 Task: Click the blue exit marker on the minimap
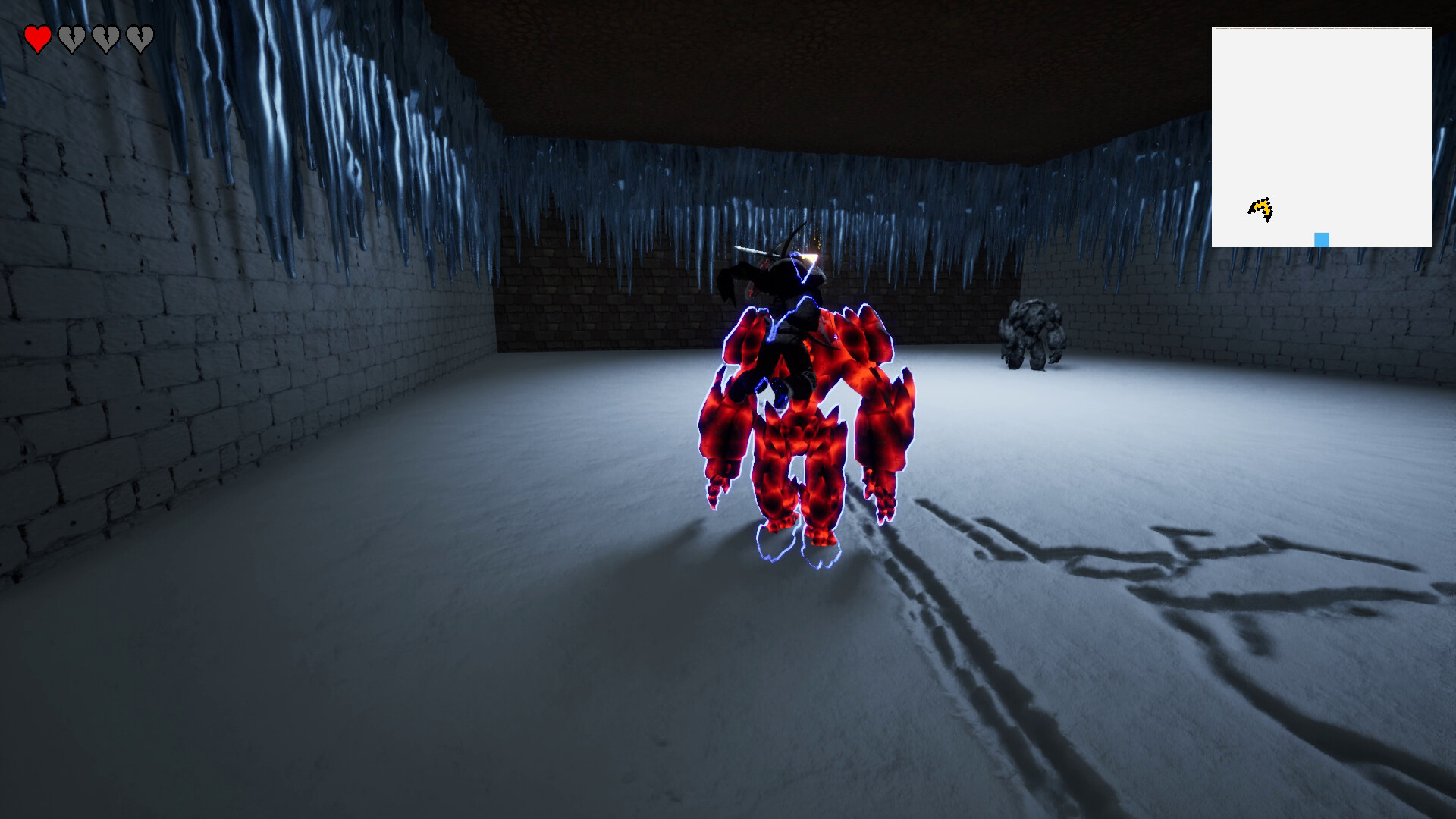[x=1320, y=237]
